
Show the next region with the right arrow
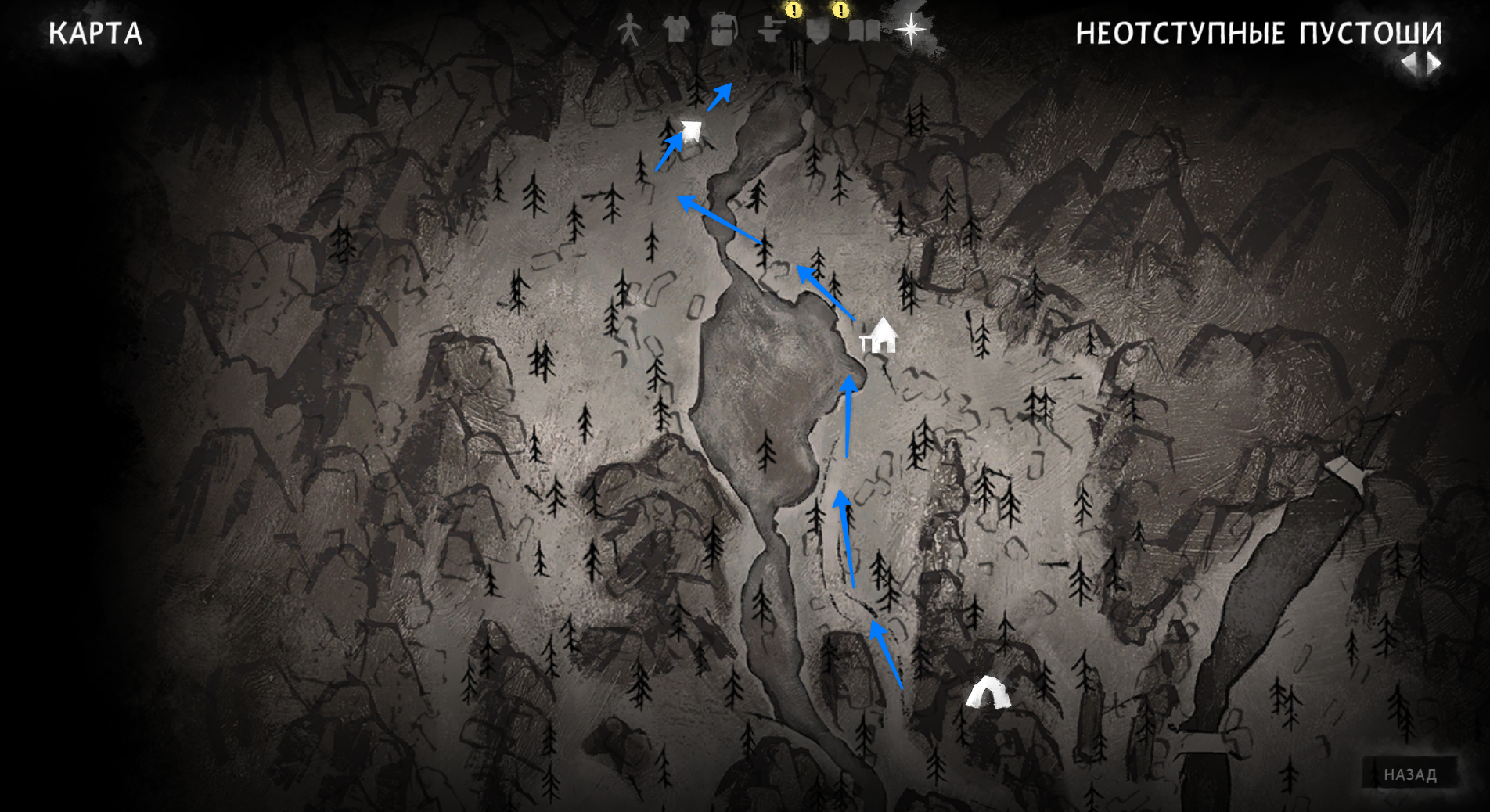pyautogui.click(x=1434, y=63)
